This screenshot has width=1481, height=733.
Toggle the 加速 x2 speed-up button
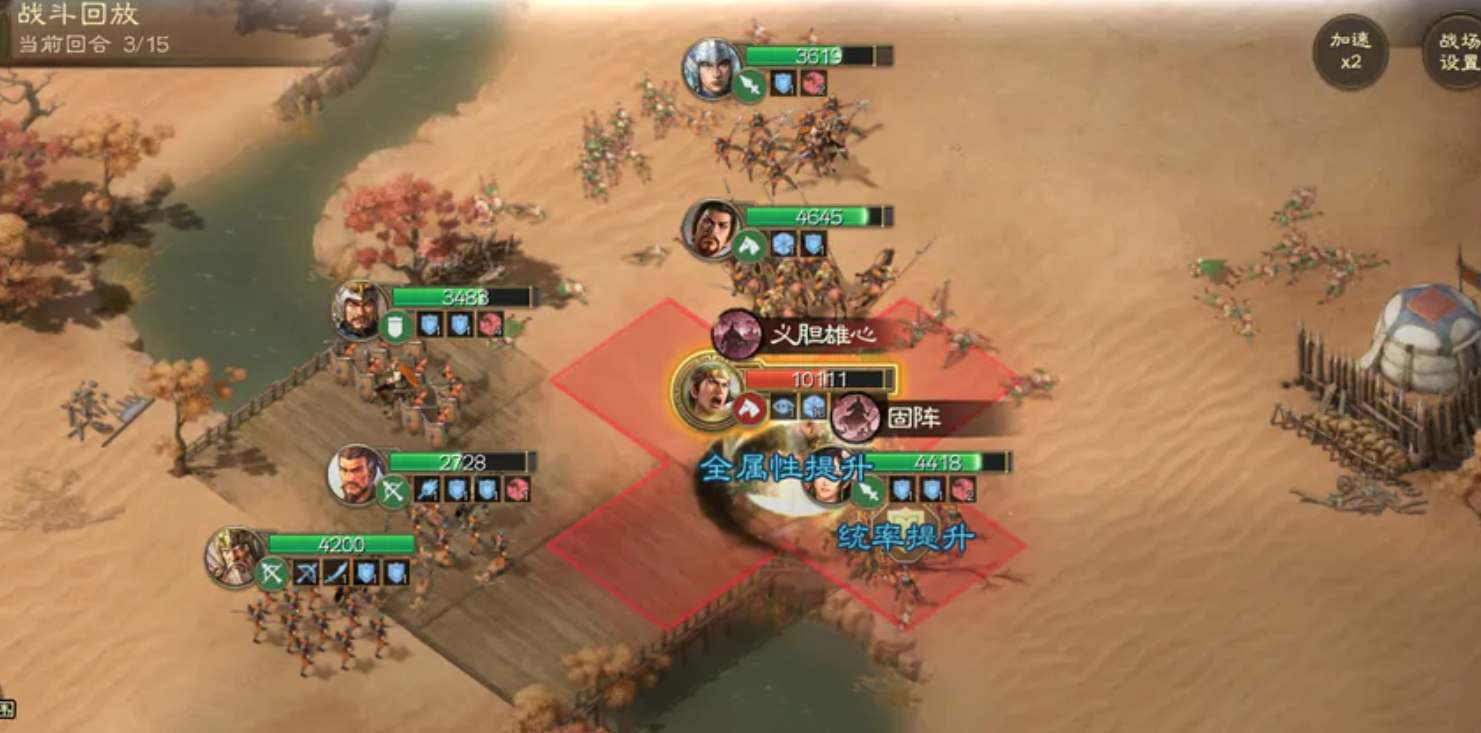click(1350, 51)
